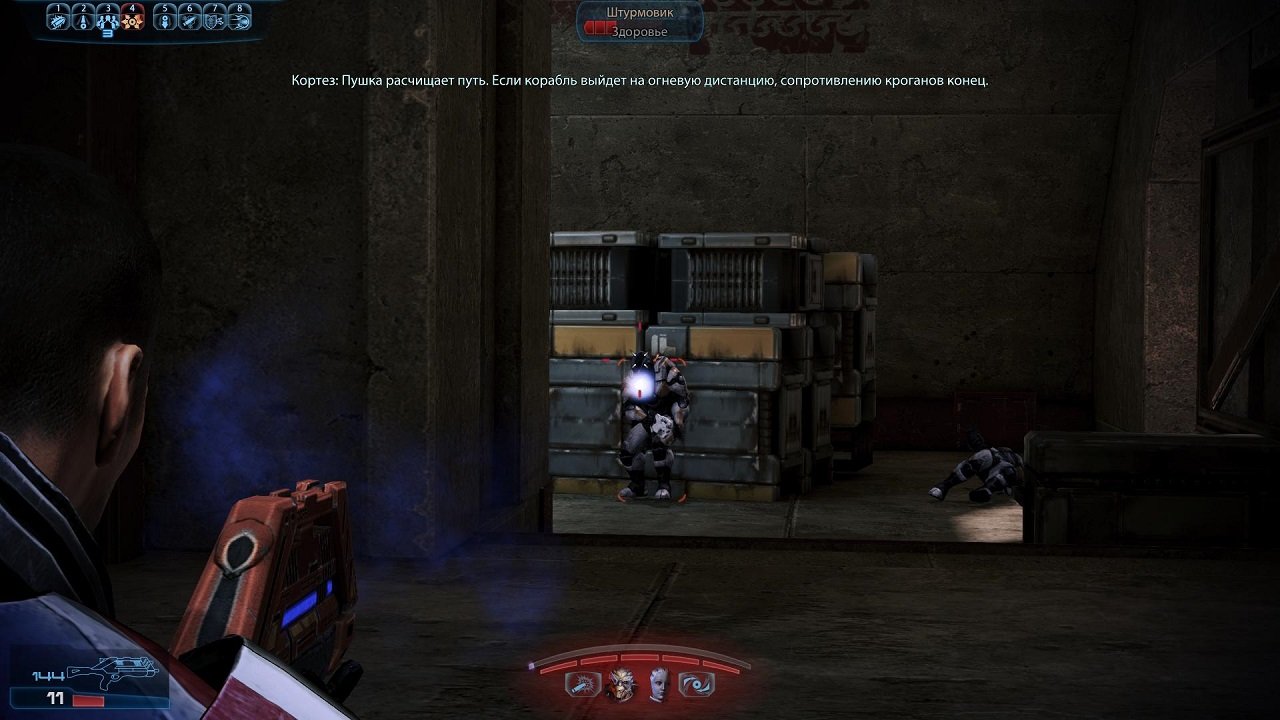
Task: Click the shield power icon on hotkey 7
Action: [x=214, y=21]
